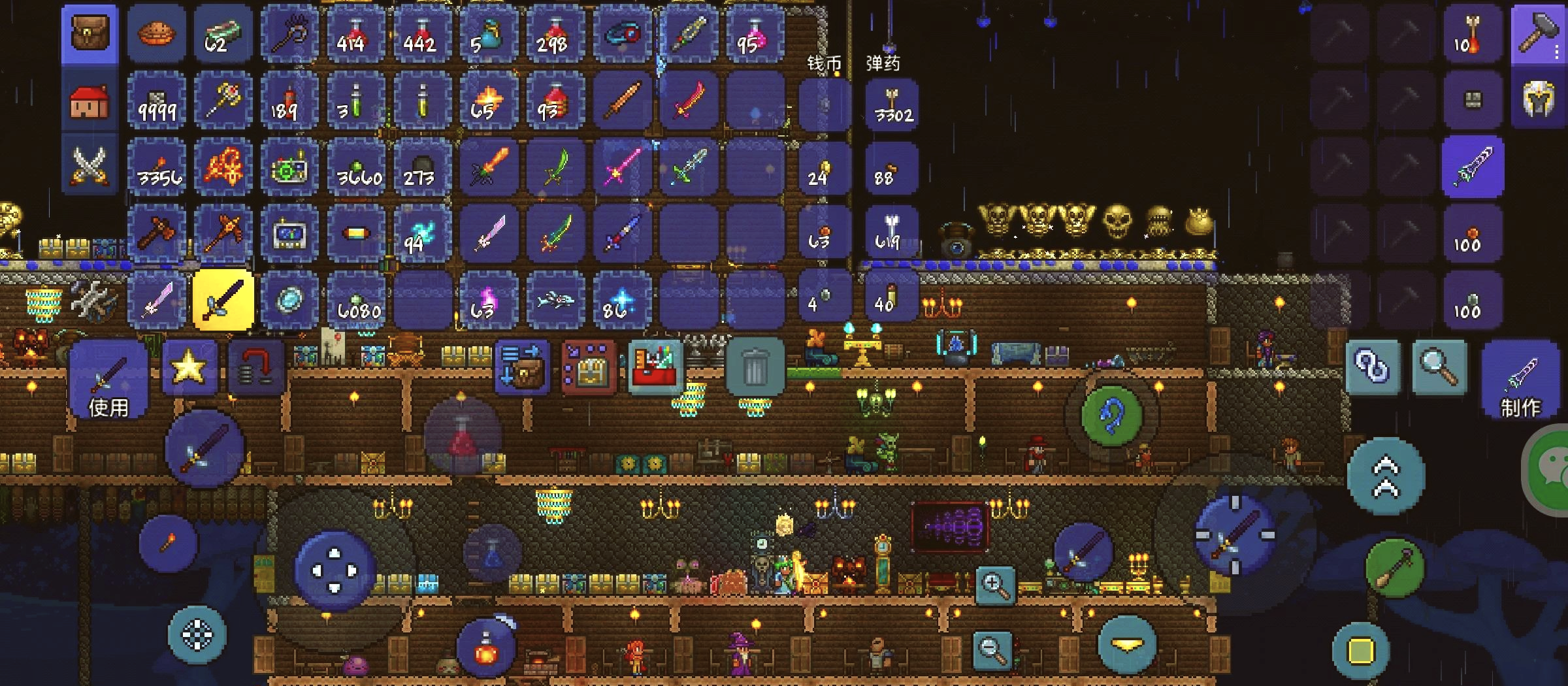Open the backpack inventory tab
Viewport: 1568px width, 686px height.
pos(90,34)
